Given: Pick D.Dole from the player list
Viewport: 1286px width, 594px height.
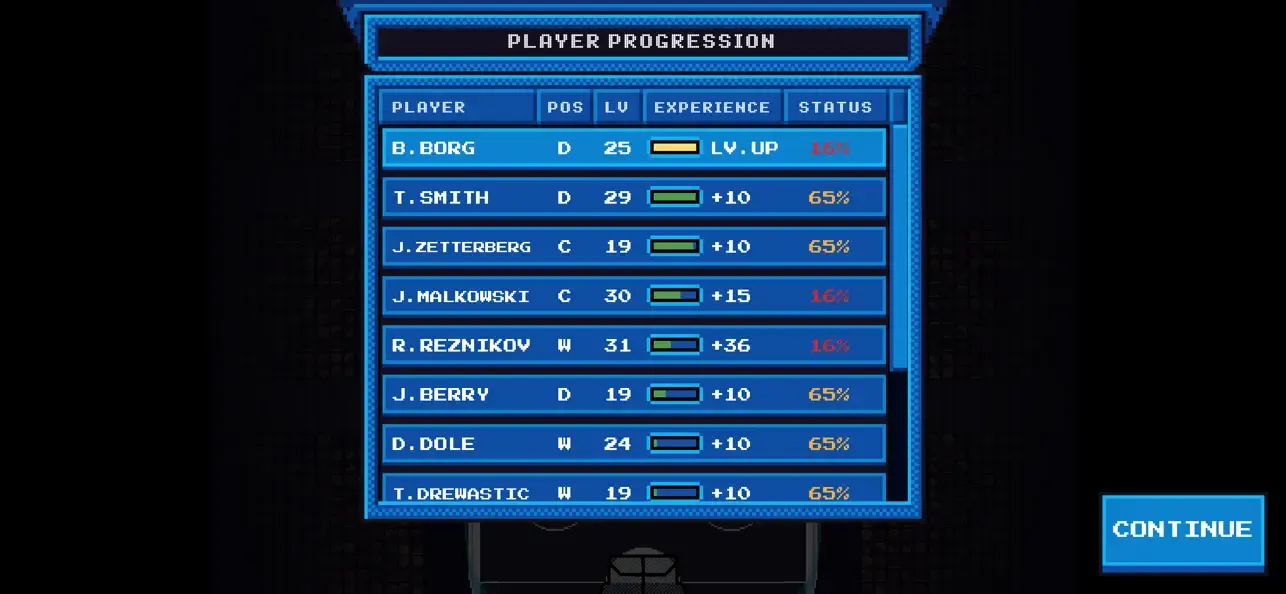Looking at the screenshot, I should pos(634,443).
